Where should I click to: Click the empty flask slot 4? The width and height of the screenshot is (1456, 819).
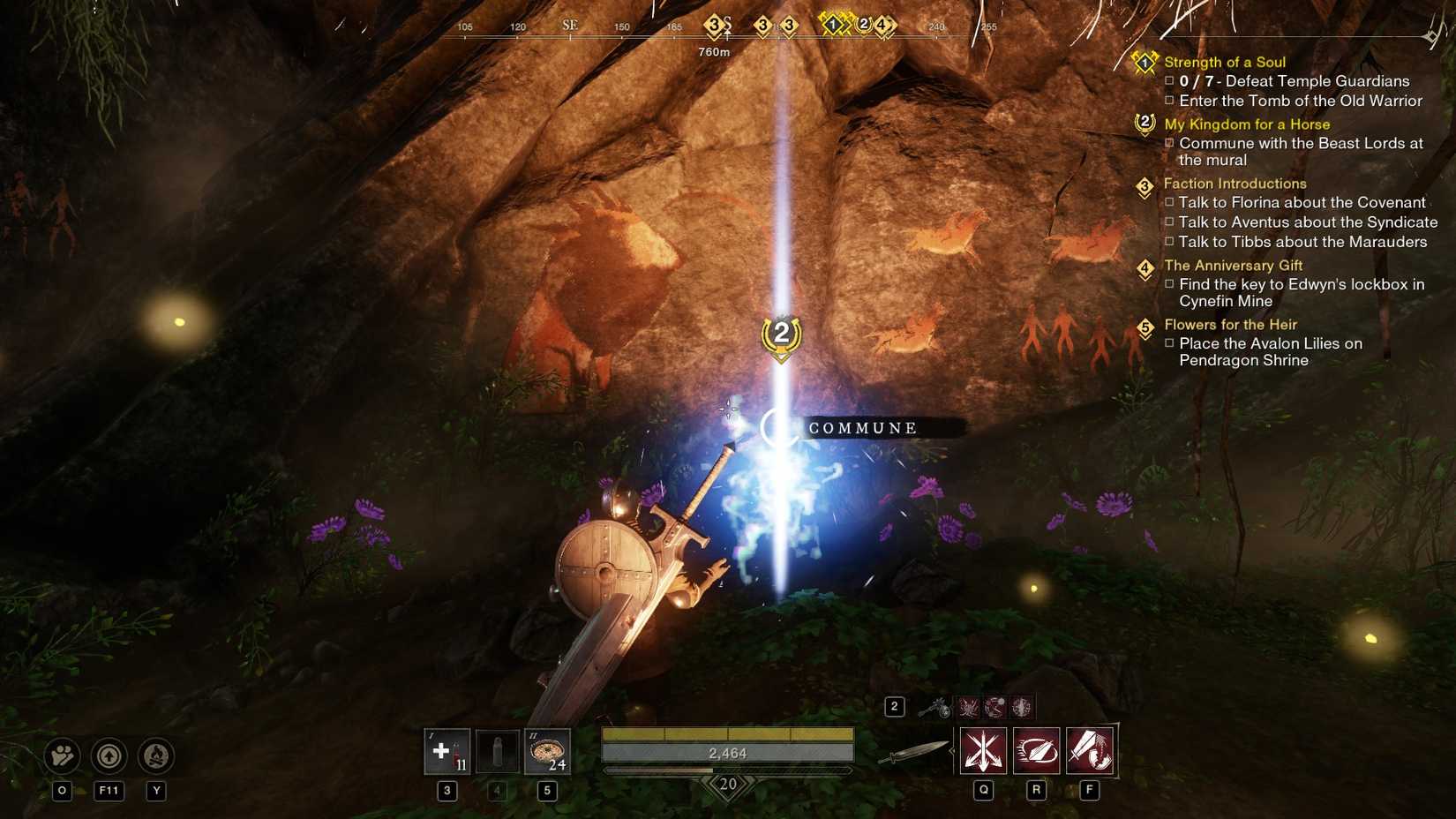point(496,751)
